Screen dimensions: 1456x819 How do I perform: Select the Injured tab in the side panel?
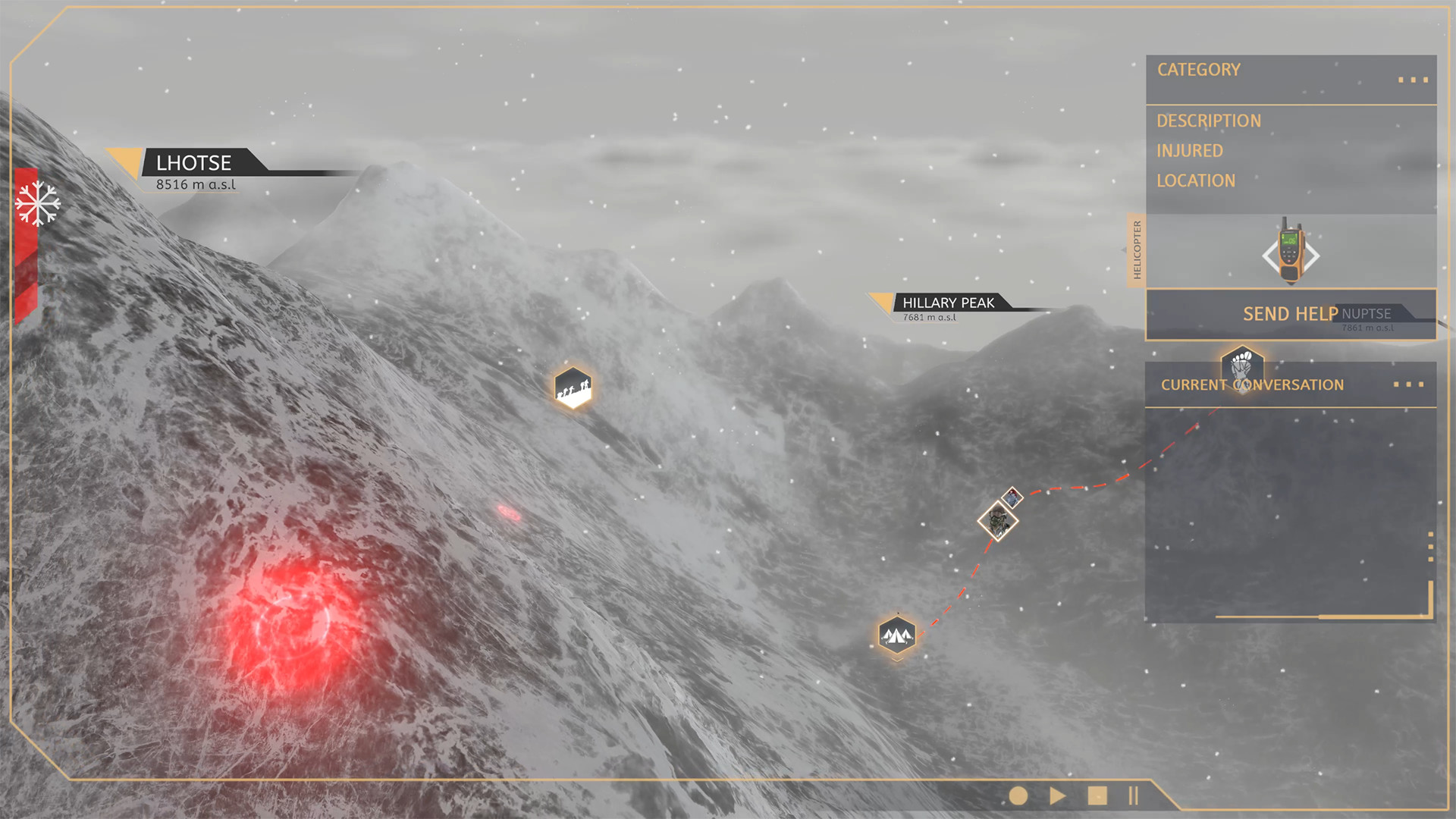[x=1188, y=151]
